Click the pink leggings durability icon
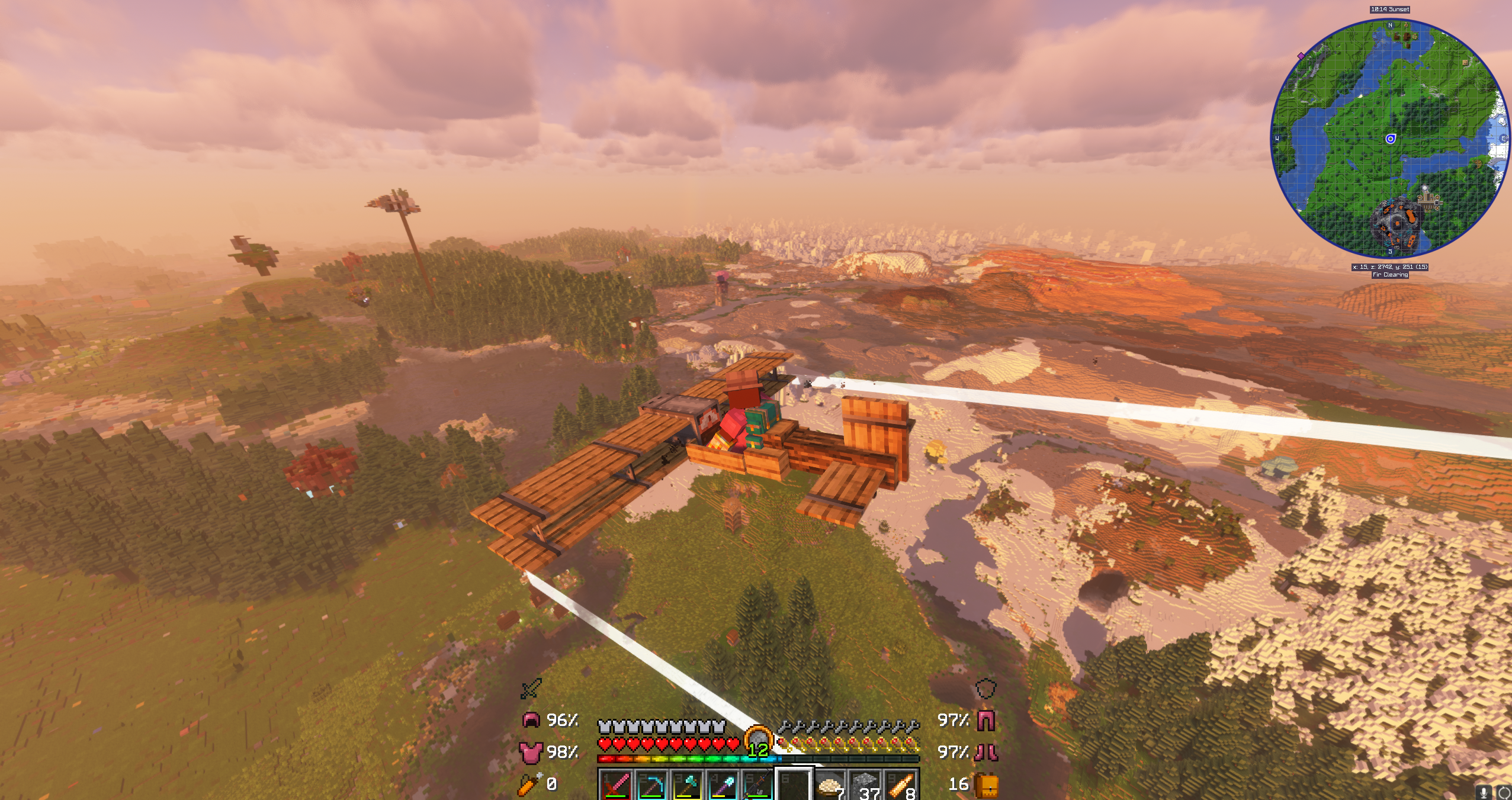 (x=985, y=720)
